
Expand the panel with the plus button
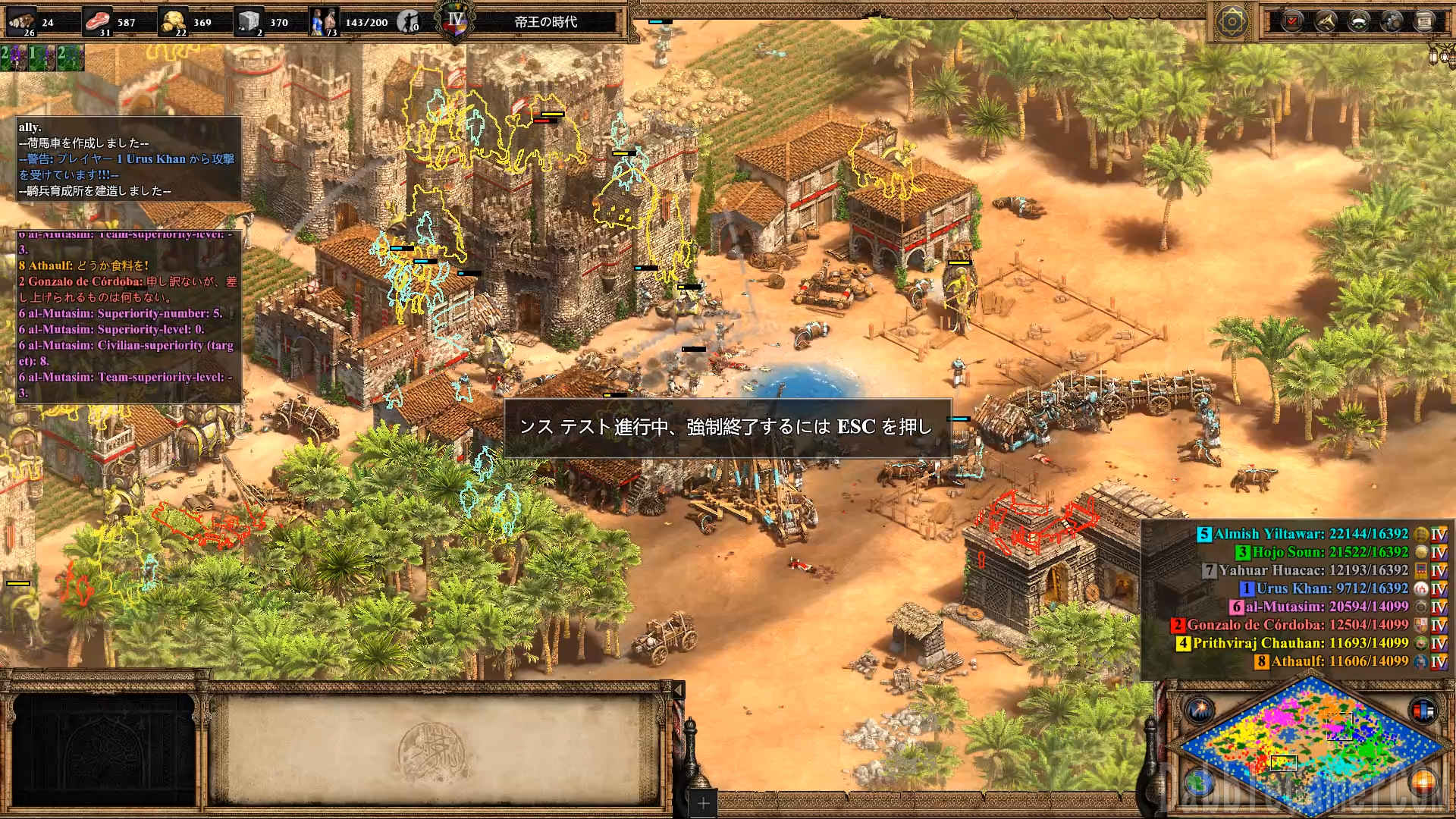pyautogui.click(x=703, y=803)
